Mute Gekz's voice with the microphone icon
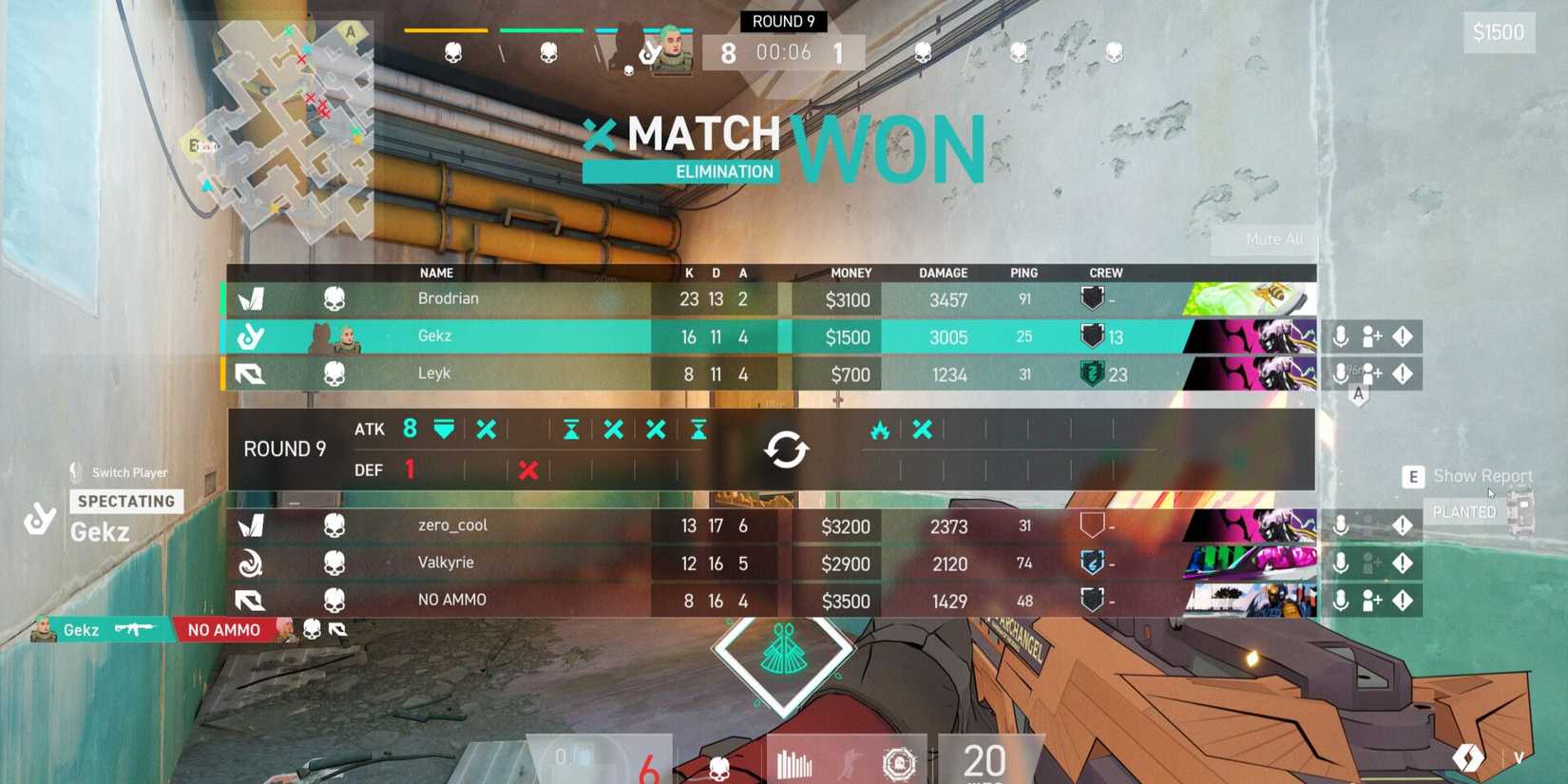 [x=1341, y=335]
